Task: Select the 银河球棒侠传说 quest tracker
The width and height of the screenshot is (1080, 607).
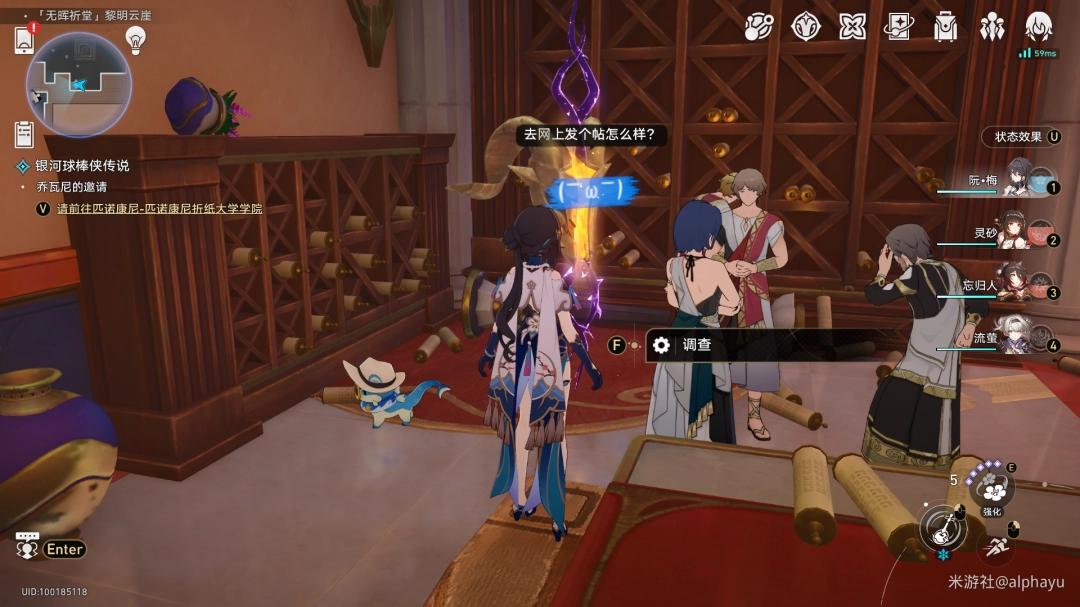Action: 82,166
